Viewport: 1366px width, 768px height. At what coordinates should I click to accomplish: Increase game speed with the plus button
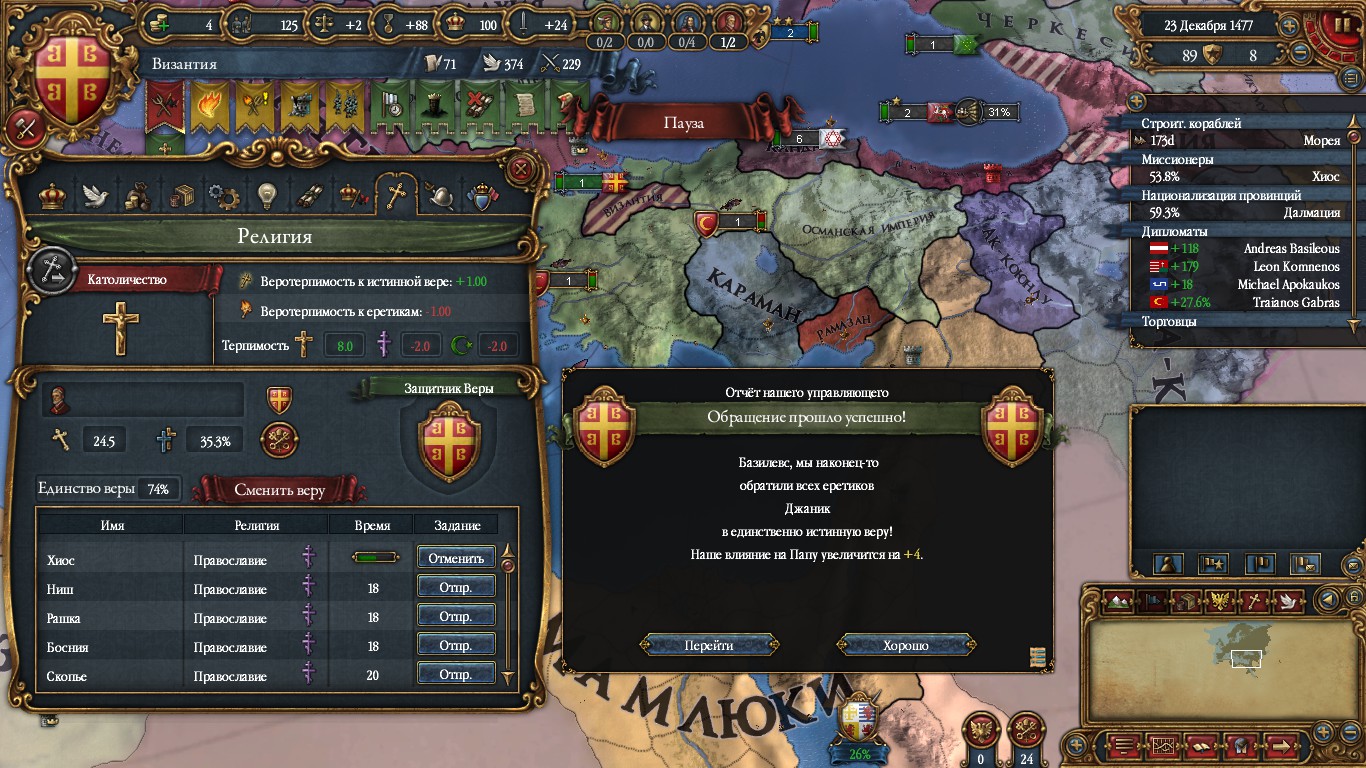tap(1289, 27)
